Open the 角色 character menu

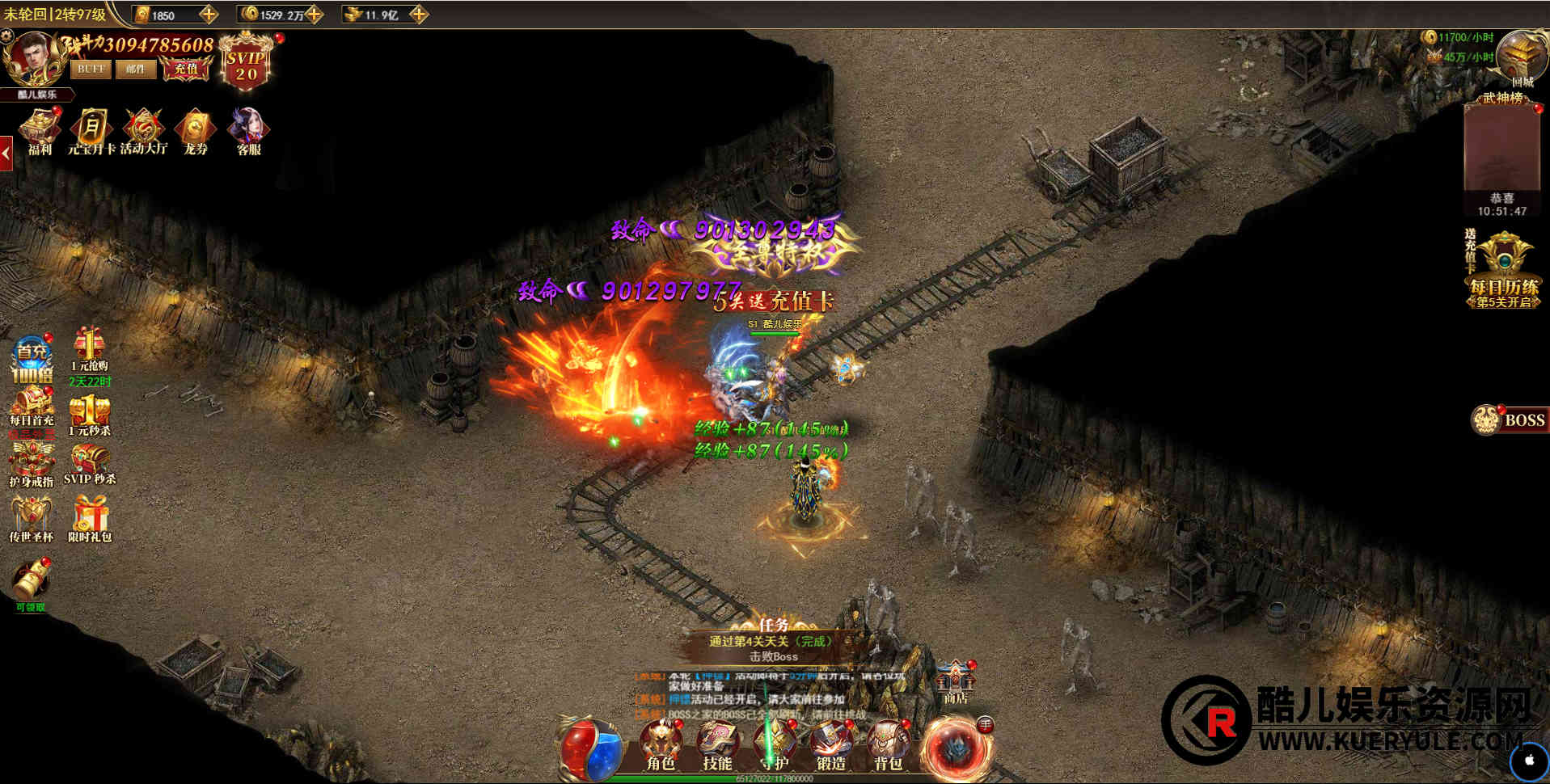(660, 745)
